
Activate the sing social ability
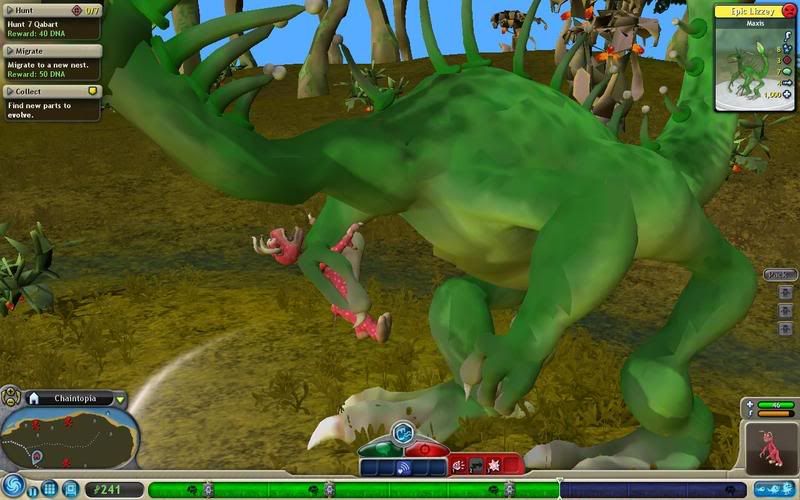coord(403,466)
